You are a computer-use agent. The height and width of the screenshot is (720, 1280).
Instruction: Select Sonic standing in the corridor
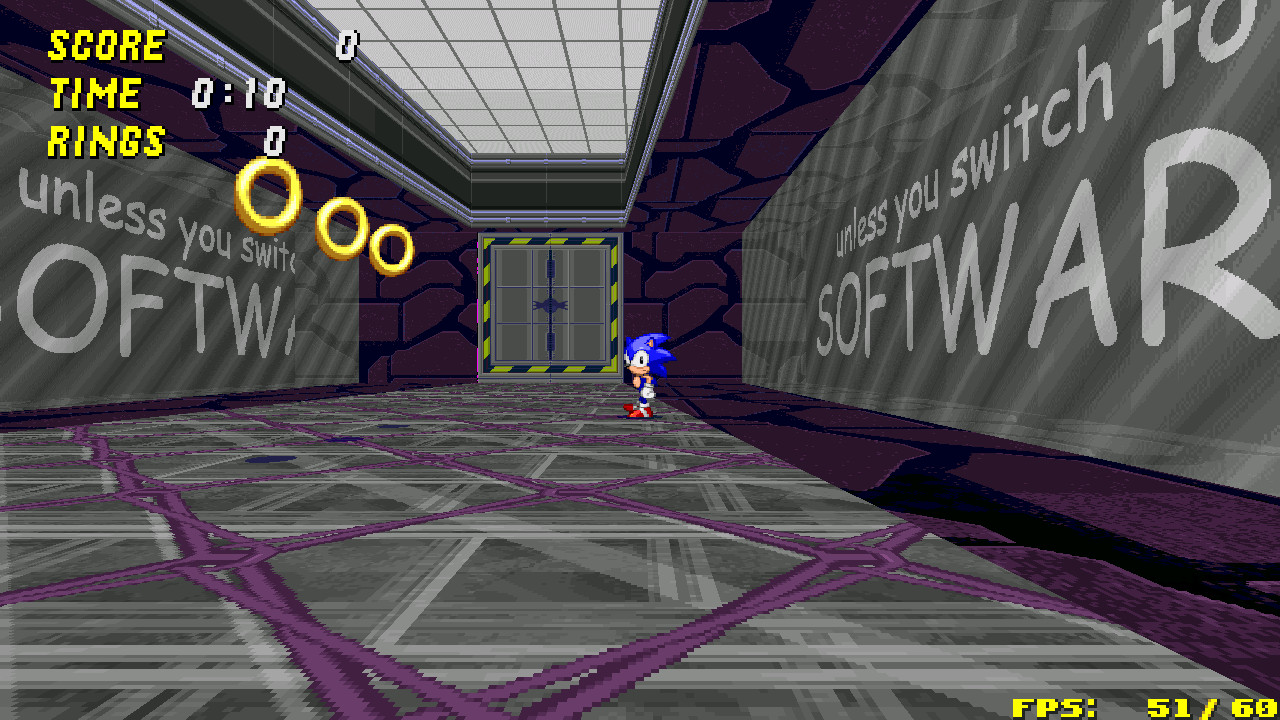coord(644,370)
